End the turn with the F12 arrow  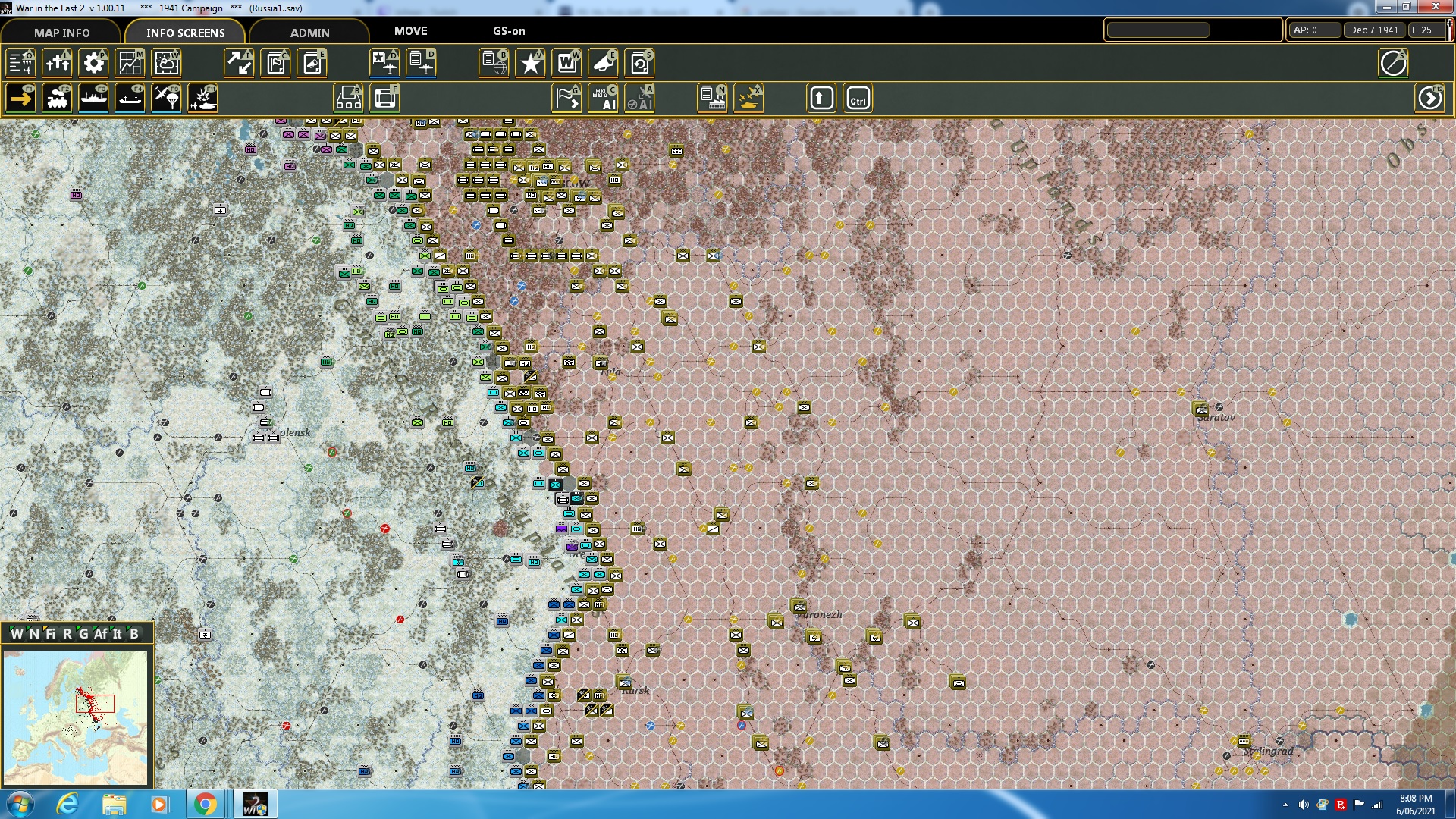pos(1430,98)
